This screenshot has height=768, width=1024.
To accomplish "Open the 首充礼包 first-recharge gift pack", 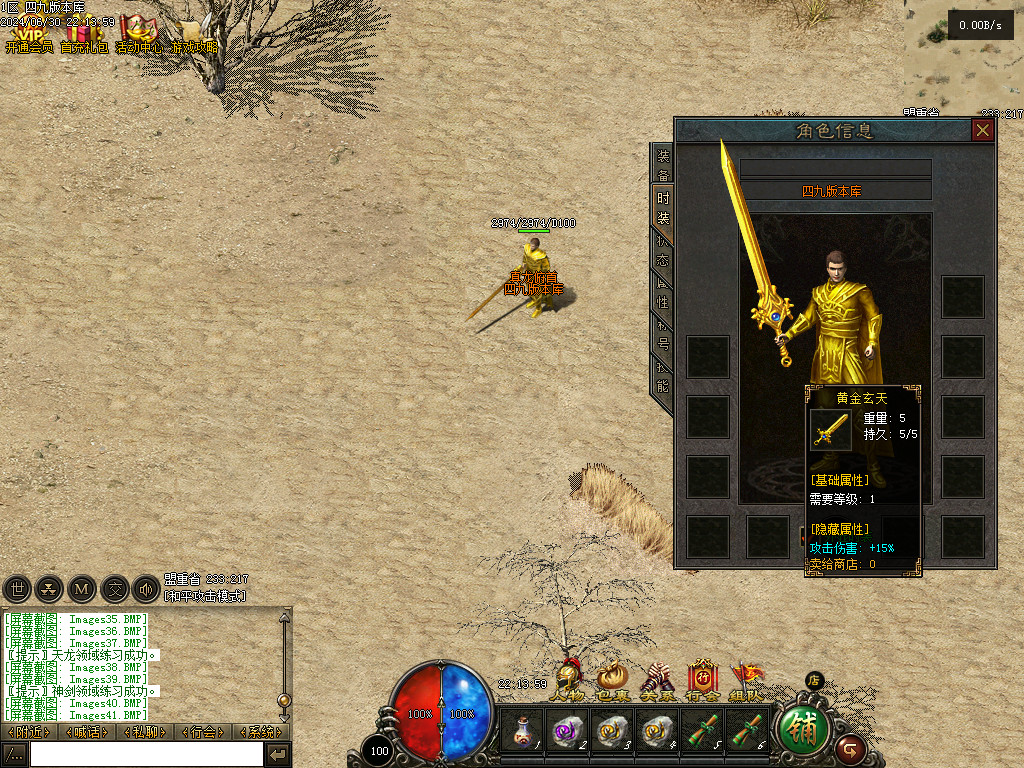I will (x=84, y=37).
